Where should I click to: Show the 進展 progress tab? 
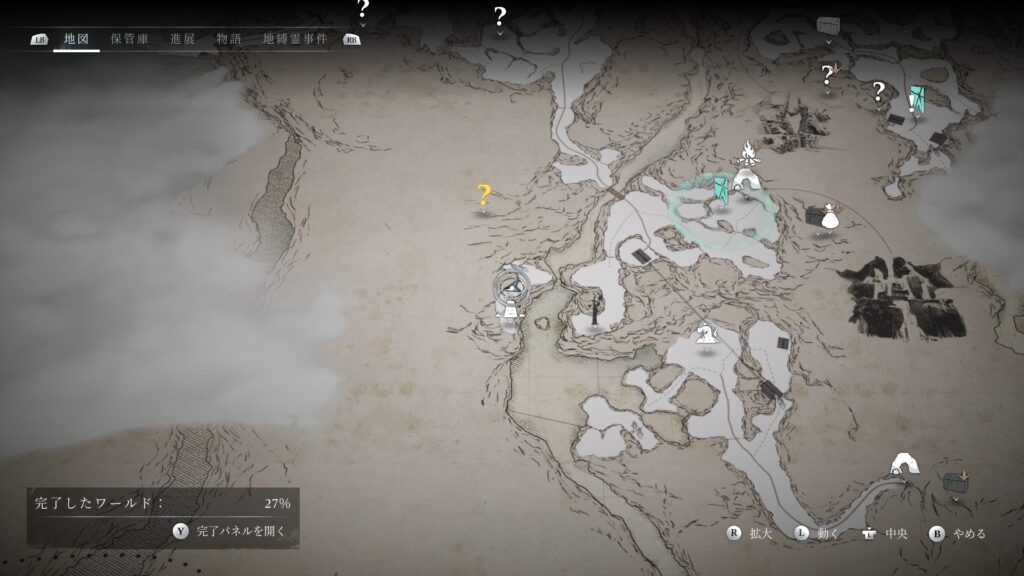pos(183,39)
